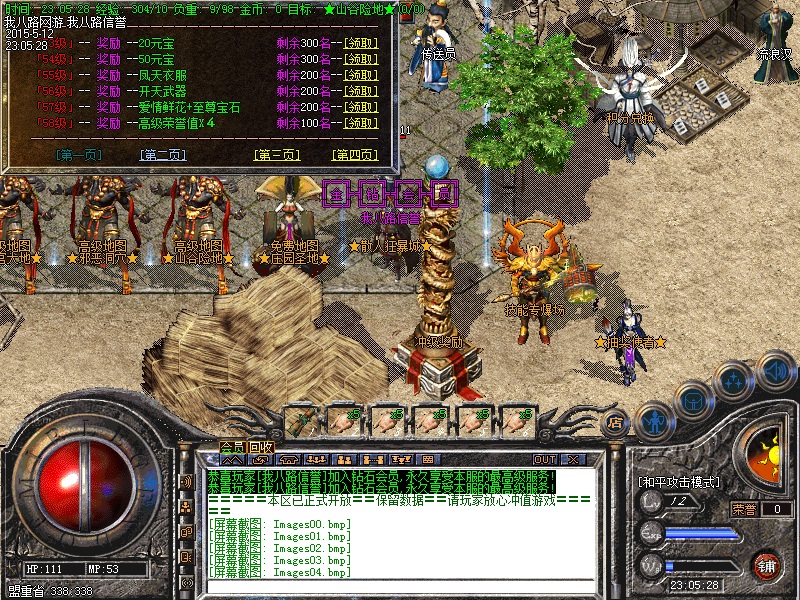The image size is (800, 600).
Task: Click the chat text input field
Action: [x=400, y=586]
